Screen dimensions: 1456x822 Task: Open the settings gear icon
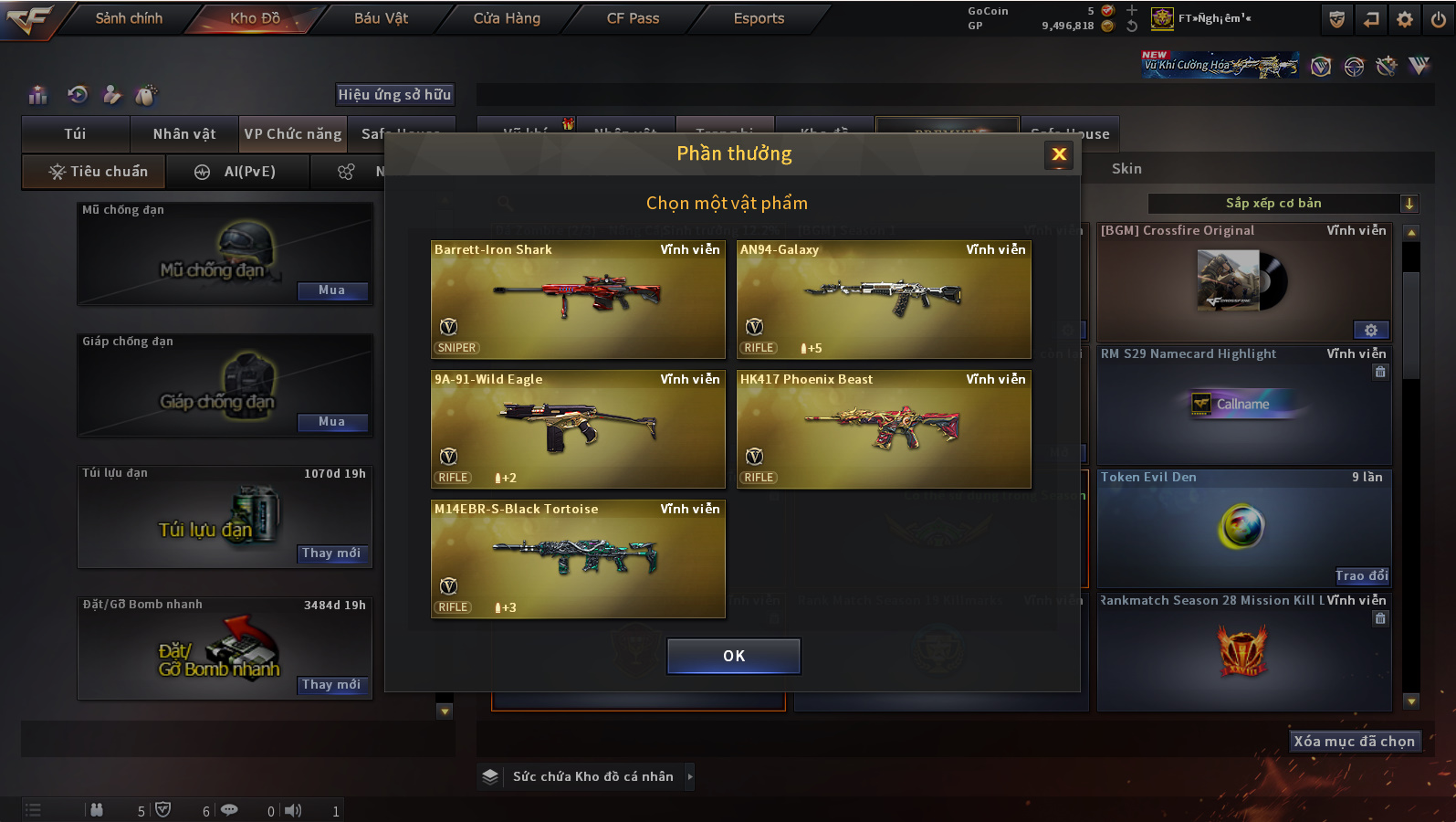pyautogui.click(x=1405, y=19)
